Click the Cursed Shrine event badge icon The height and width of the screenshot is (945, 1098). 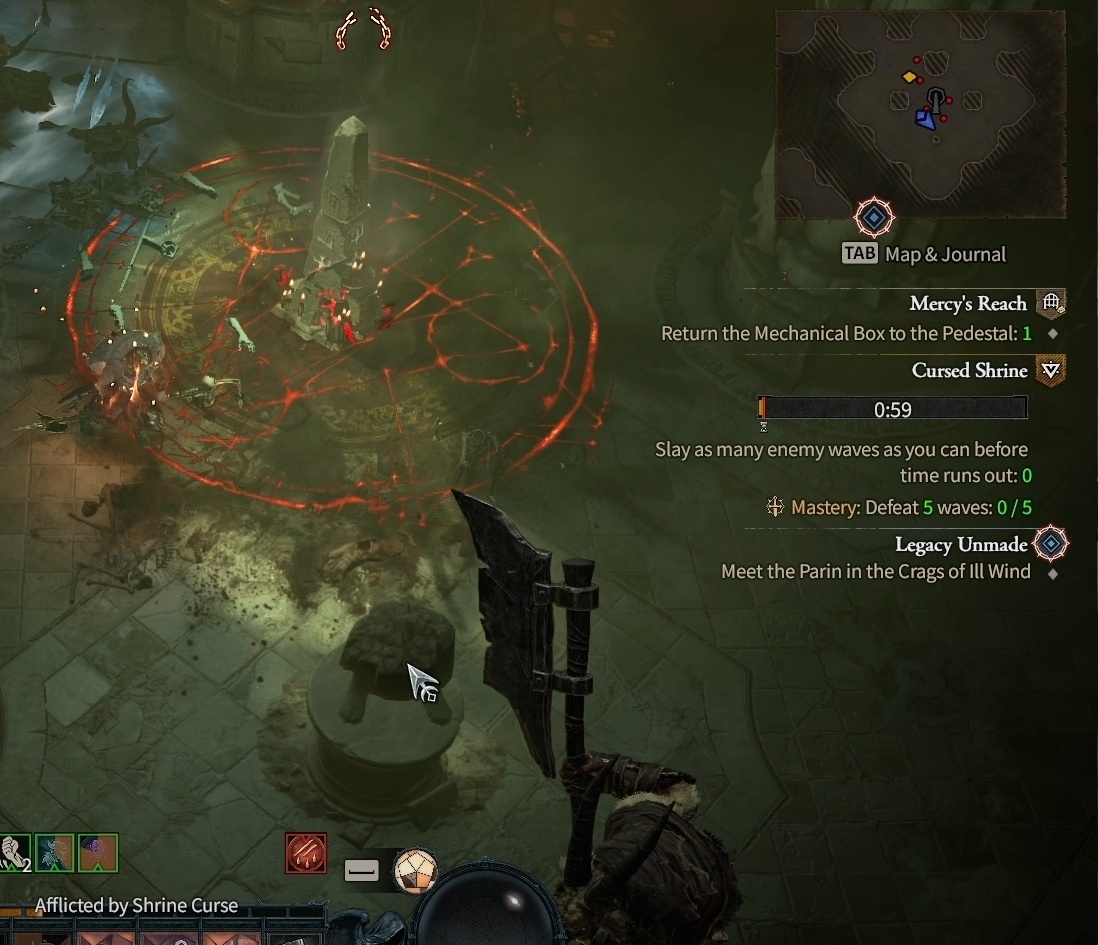tap(1050, 371)
